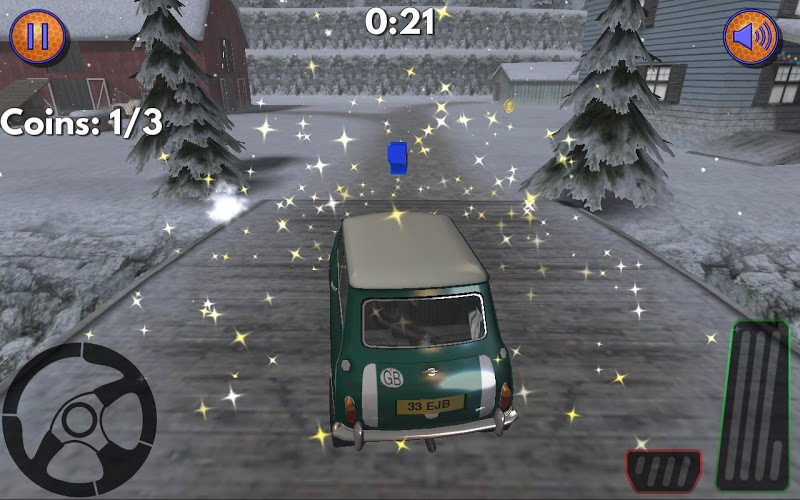Pause the game with the orange button

coord(37,36)
